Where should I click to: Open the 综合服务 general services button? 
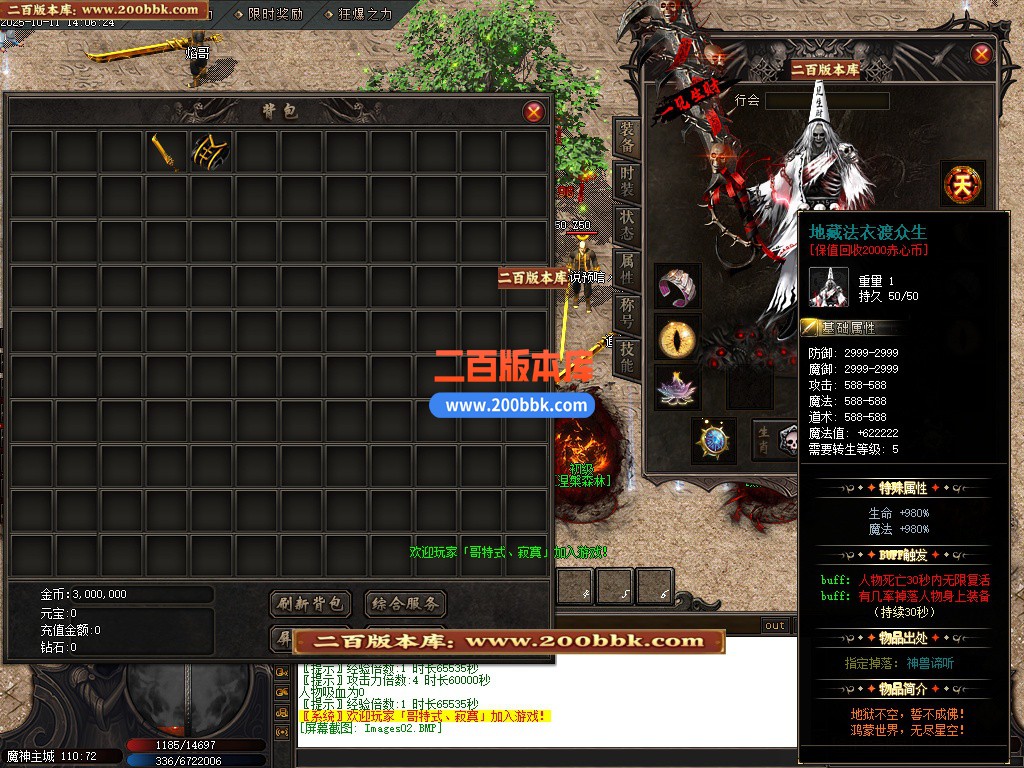pos(404,603)
